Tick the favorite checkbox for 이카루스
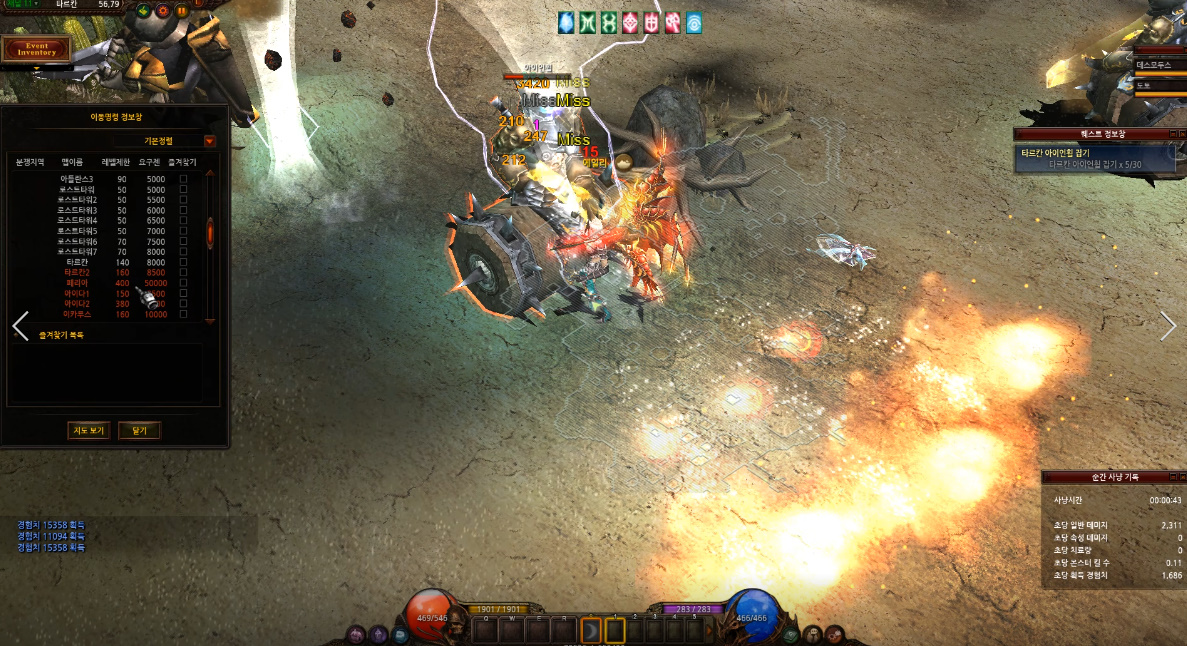The height and width of the screenshot is (646, 1187). pyautogui.click(x=183, y=314)
